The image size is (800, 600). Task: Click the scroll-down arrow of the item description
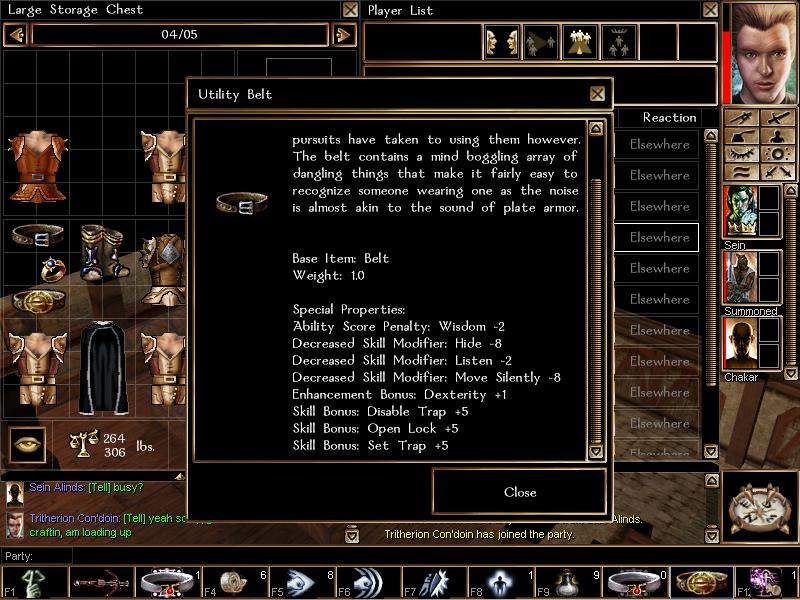coord(596,451)
